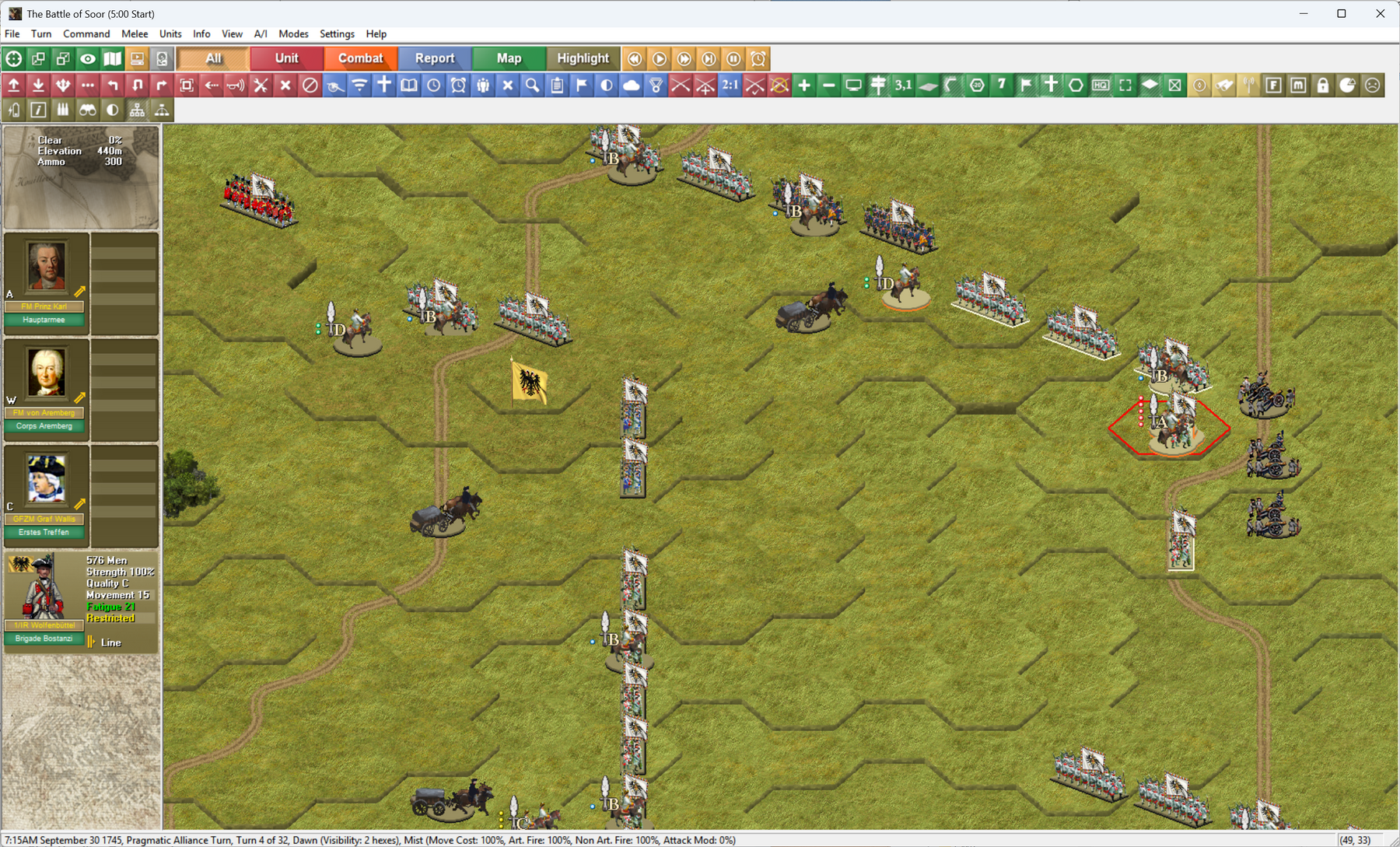
Task: Show HQ markers with the HQ icon
Action: [x=1099, y=86]
